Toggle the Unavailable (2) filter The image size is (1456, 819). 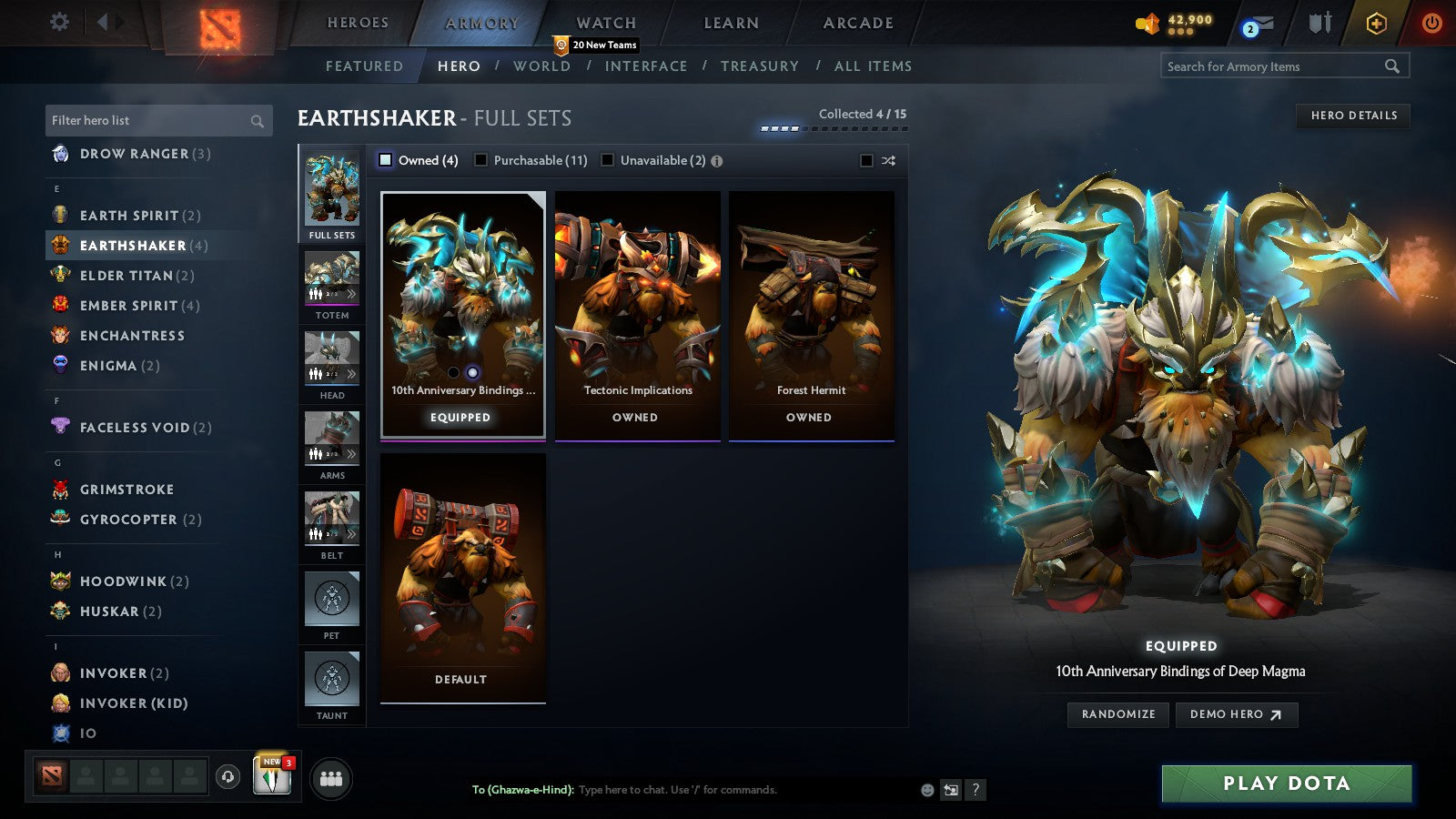(x=607, y=159)
